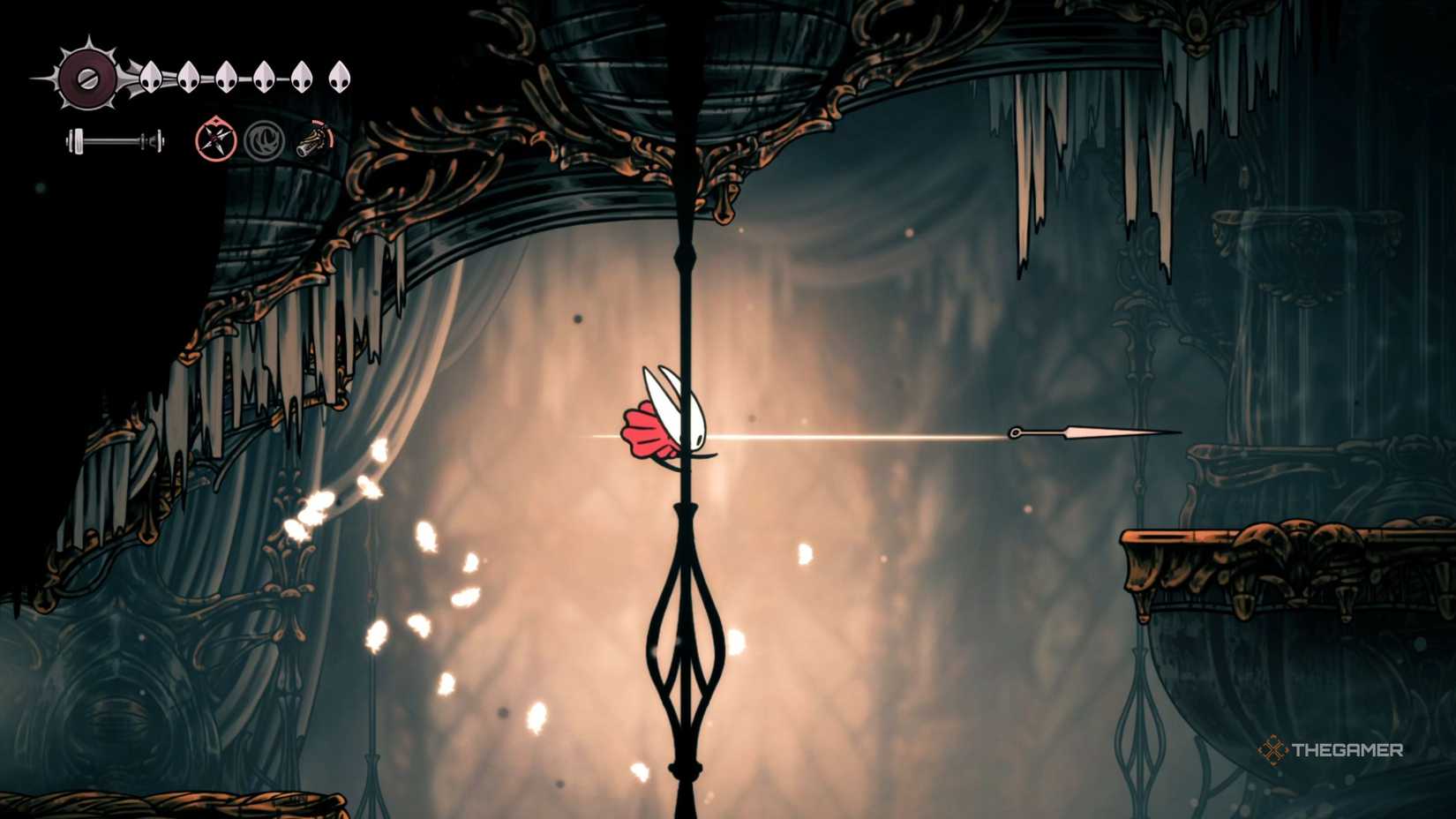Select the red Straight Pin tool icon
The image size is (1456, 819).
click(x=216, y=139)
